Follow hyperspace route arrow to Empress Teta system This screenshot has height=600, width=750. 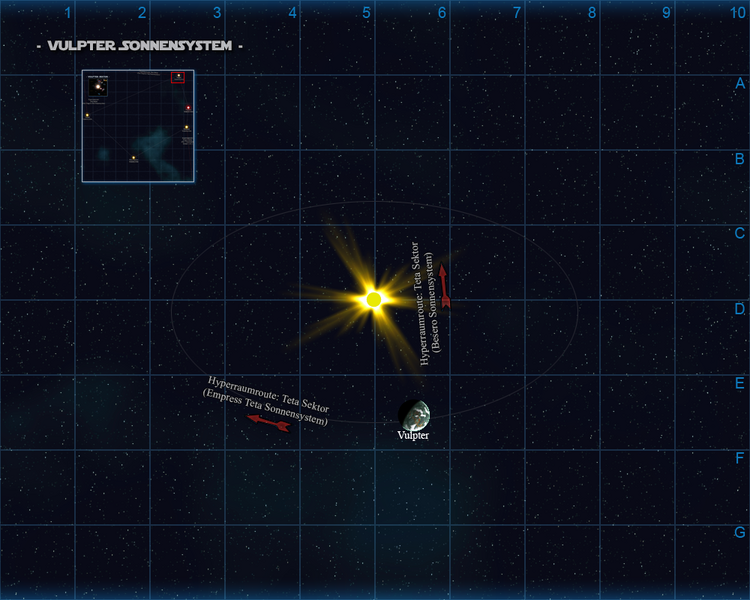click(x=268, y=423)
